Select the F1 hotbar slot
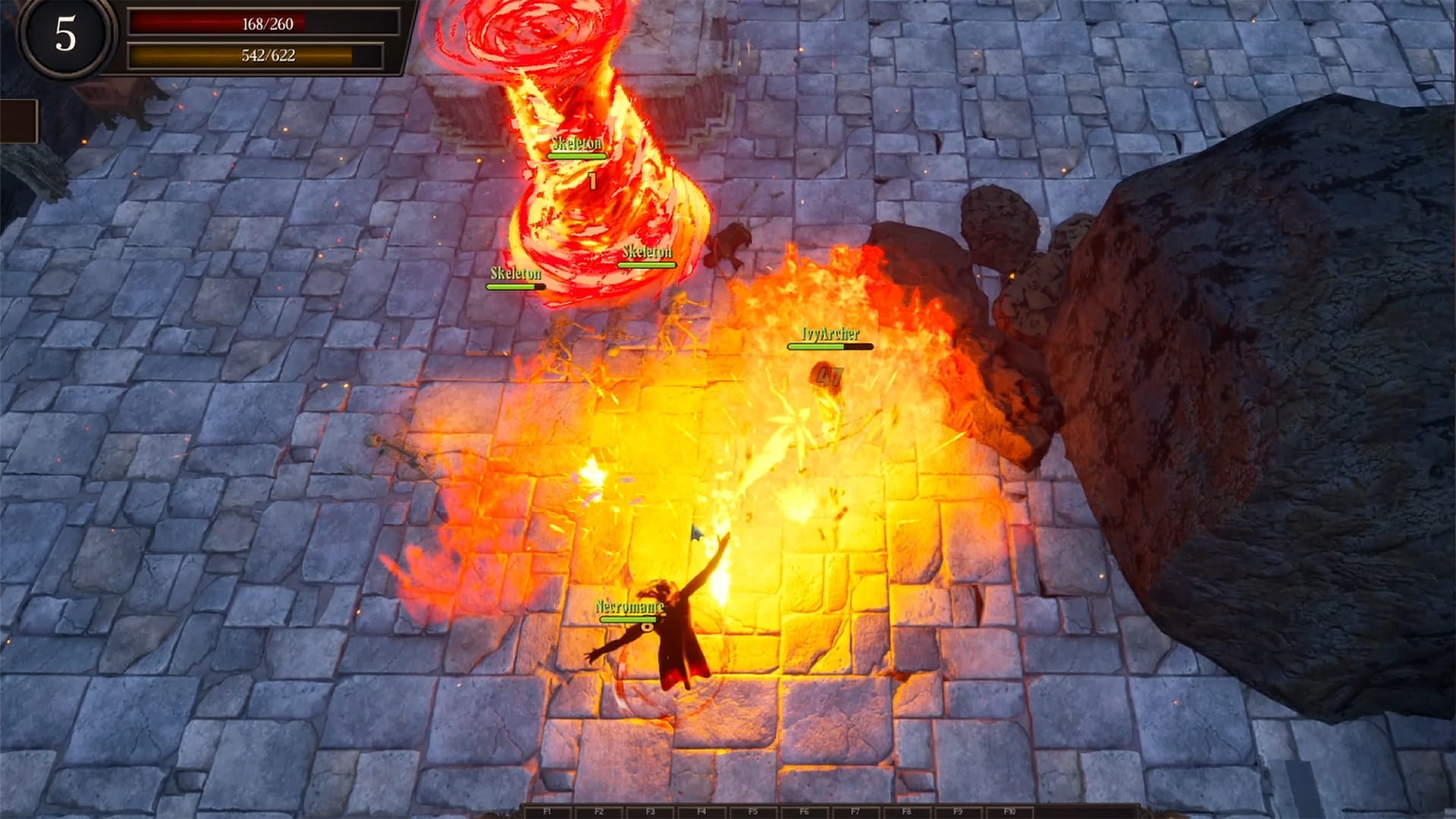The height and width of the screenshot is (819, 1456). click(x=548, y=811)
